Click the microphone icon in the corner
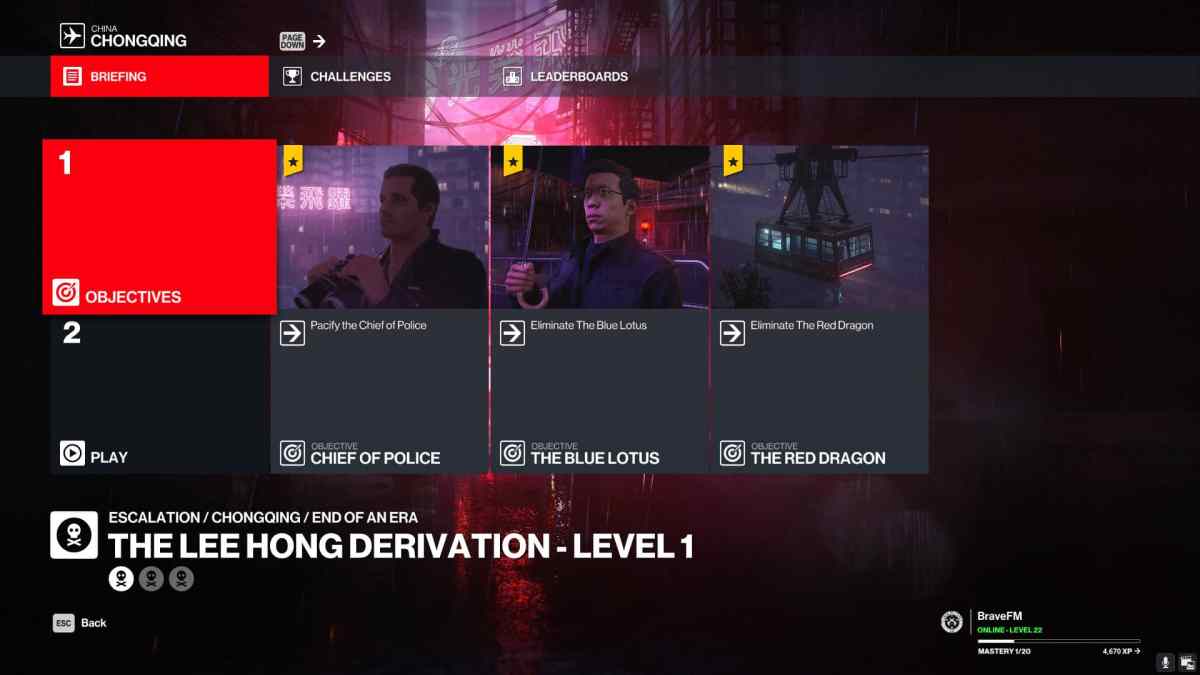 pos(1165,662)
